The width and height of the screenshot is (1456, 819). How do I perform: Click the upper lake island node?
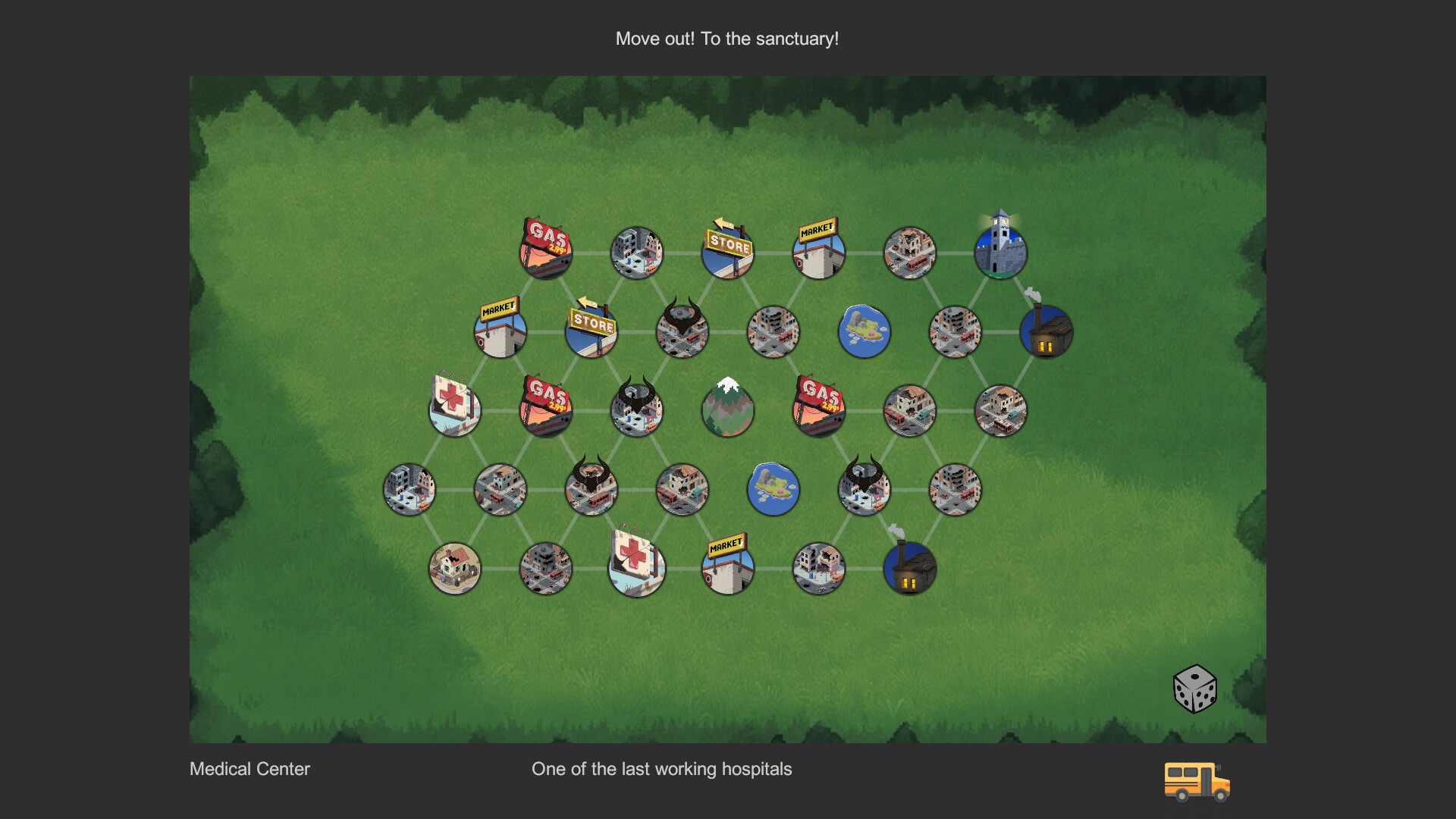pos(864,330)
